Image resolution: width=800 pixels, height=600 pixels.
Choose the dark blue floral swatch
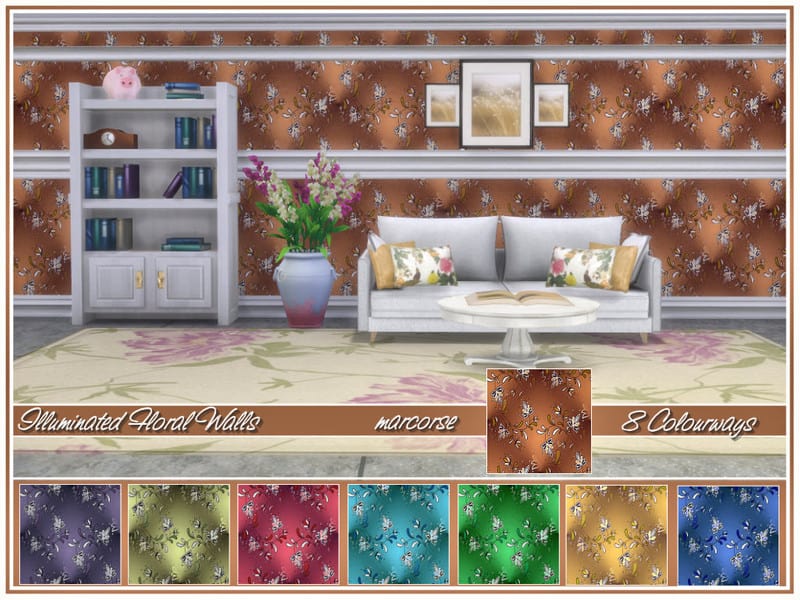(x=727, y=535)
